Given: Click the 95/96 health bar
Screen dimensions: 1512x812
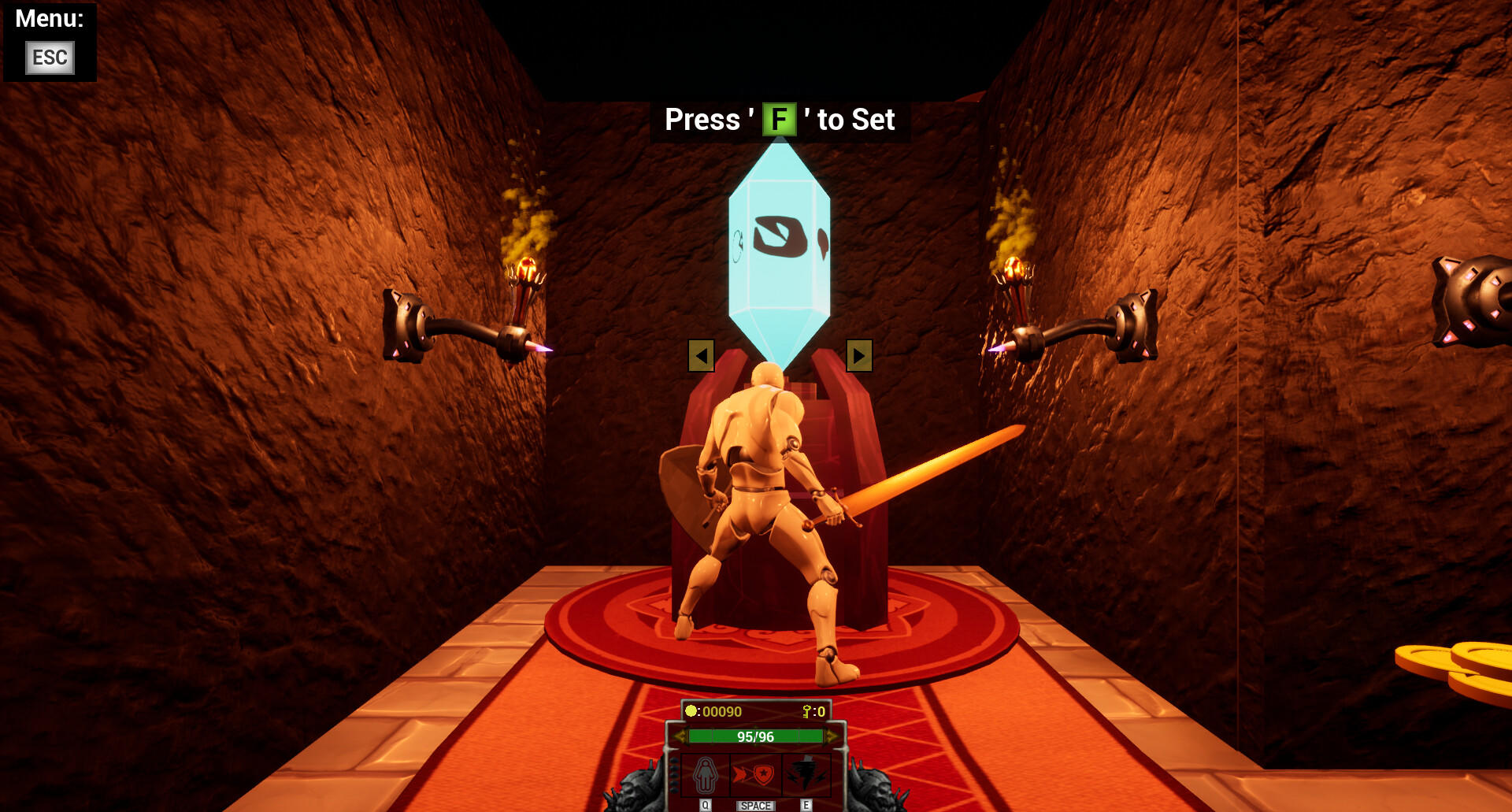Looking at the screenshot, I should (754, 736).
